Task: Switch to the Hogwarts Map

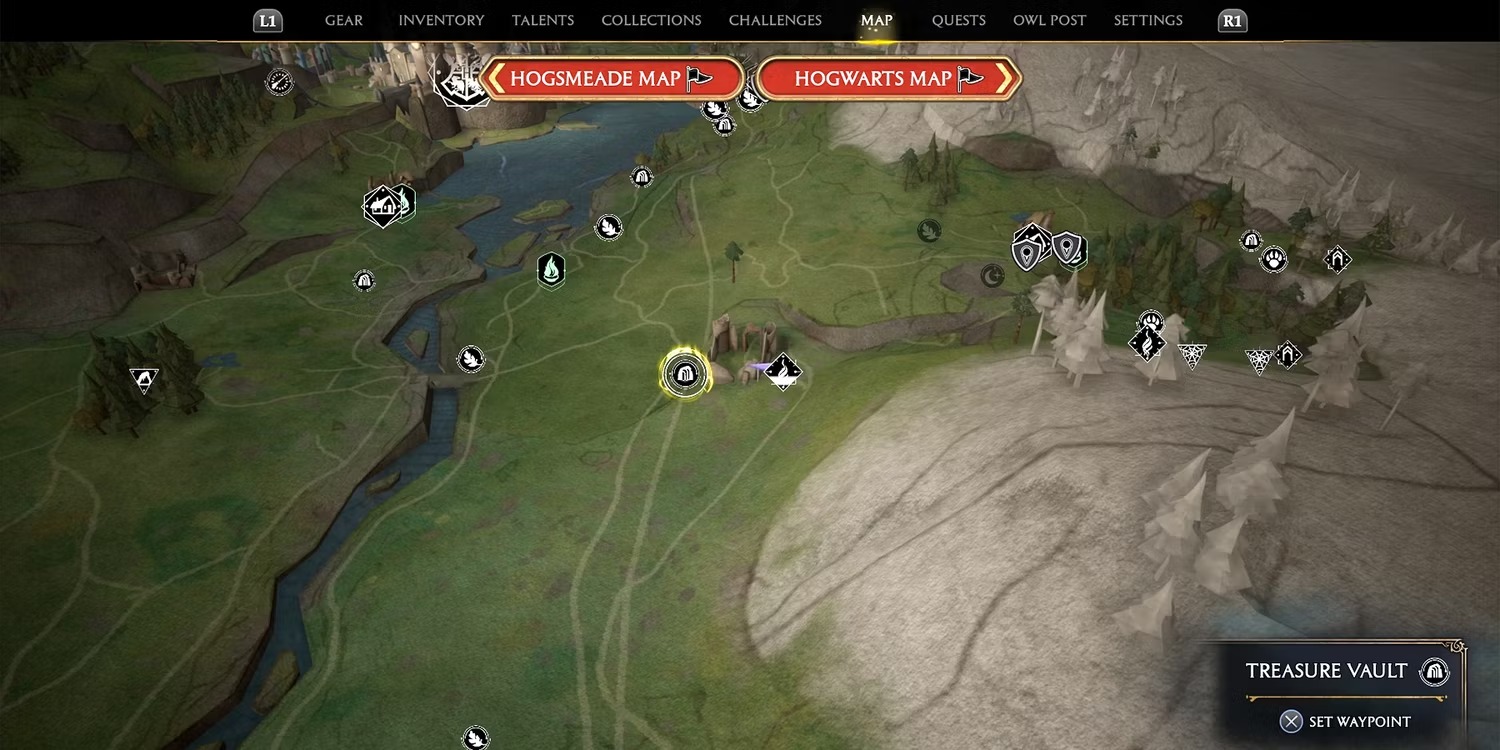Action: tap(888, 78)
